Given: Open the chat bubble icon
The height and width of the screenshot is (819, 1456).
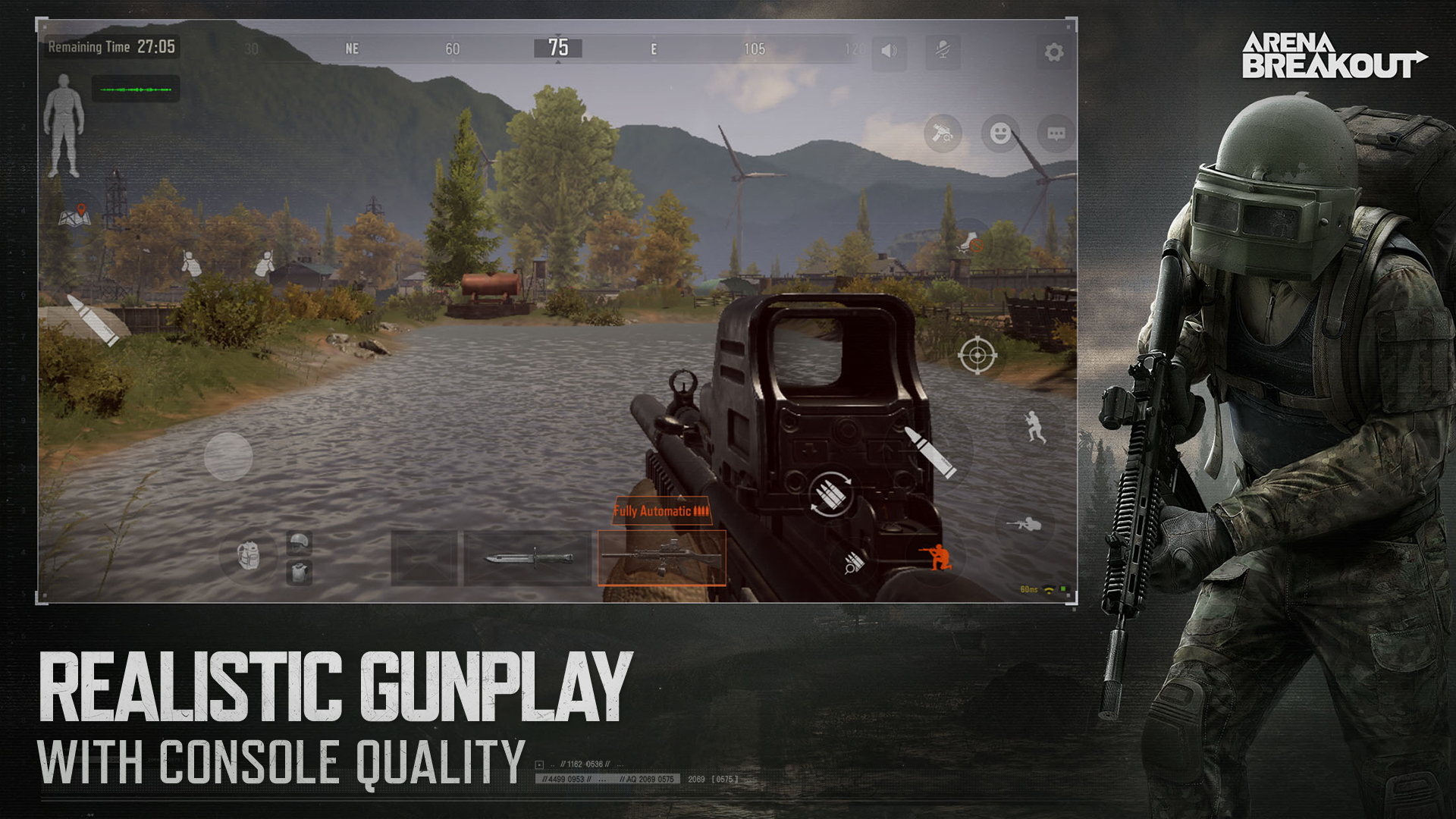Looking at the screenshot, I should pyautogui.click(x=1056, y=133).
